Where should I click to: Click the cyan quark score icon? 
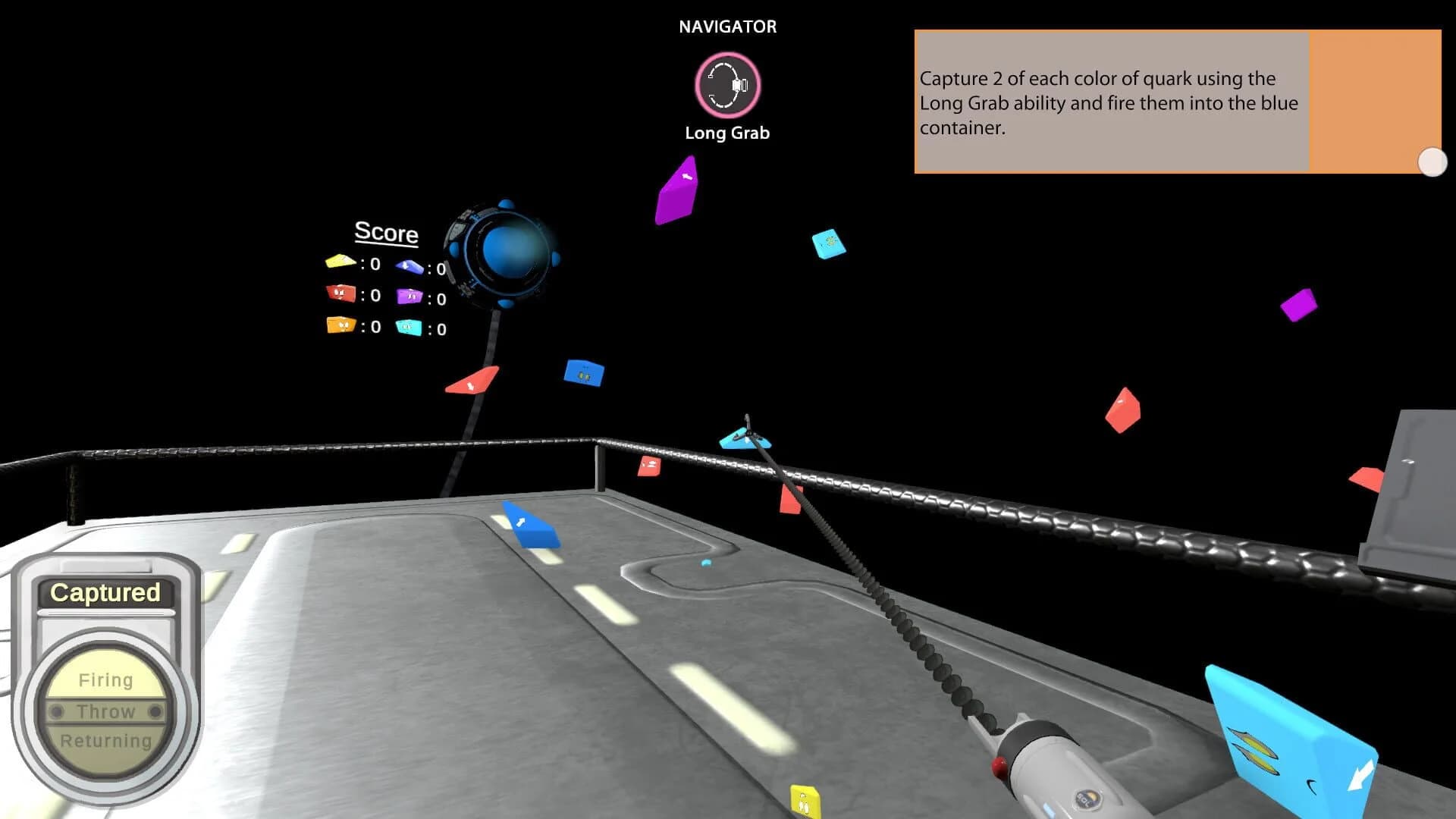click(408, 329)
